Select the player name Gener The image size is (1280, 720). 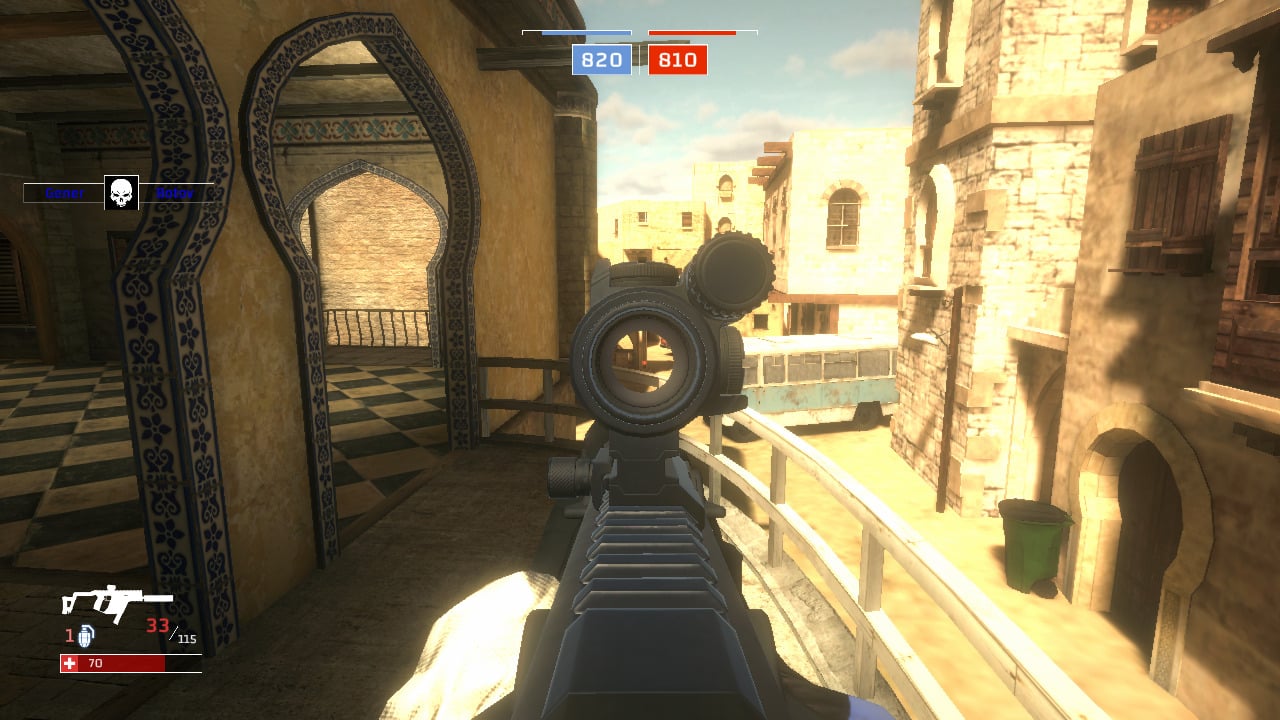point(62,193)
